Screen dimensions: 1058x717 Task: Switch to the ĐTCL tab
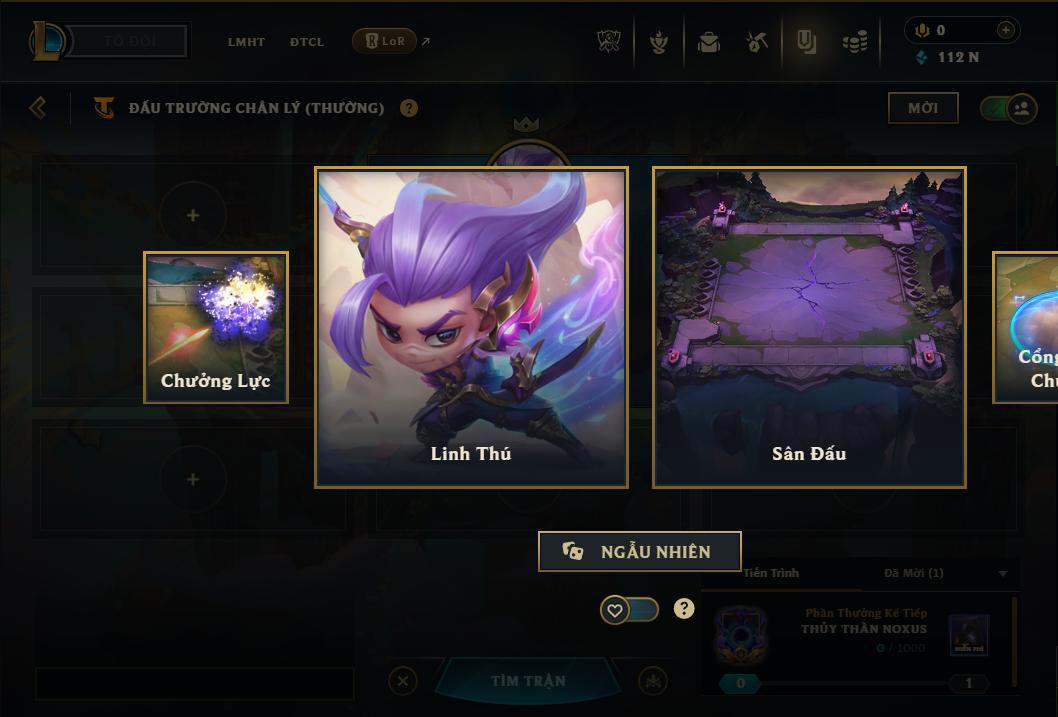click(x=307, y=42)
